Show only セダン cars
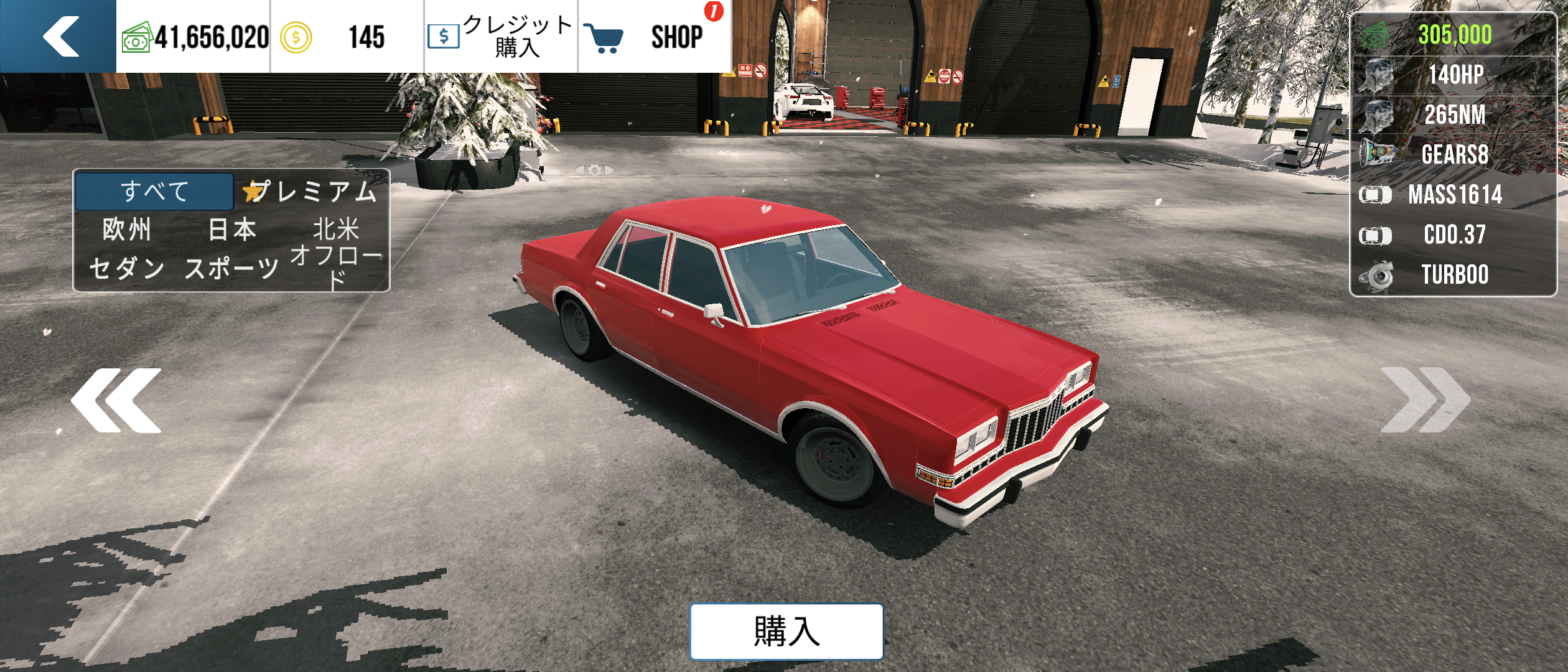1568x672 pixels. 127,268
